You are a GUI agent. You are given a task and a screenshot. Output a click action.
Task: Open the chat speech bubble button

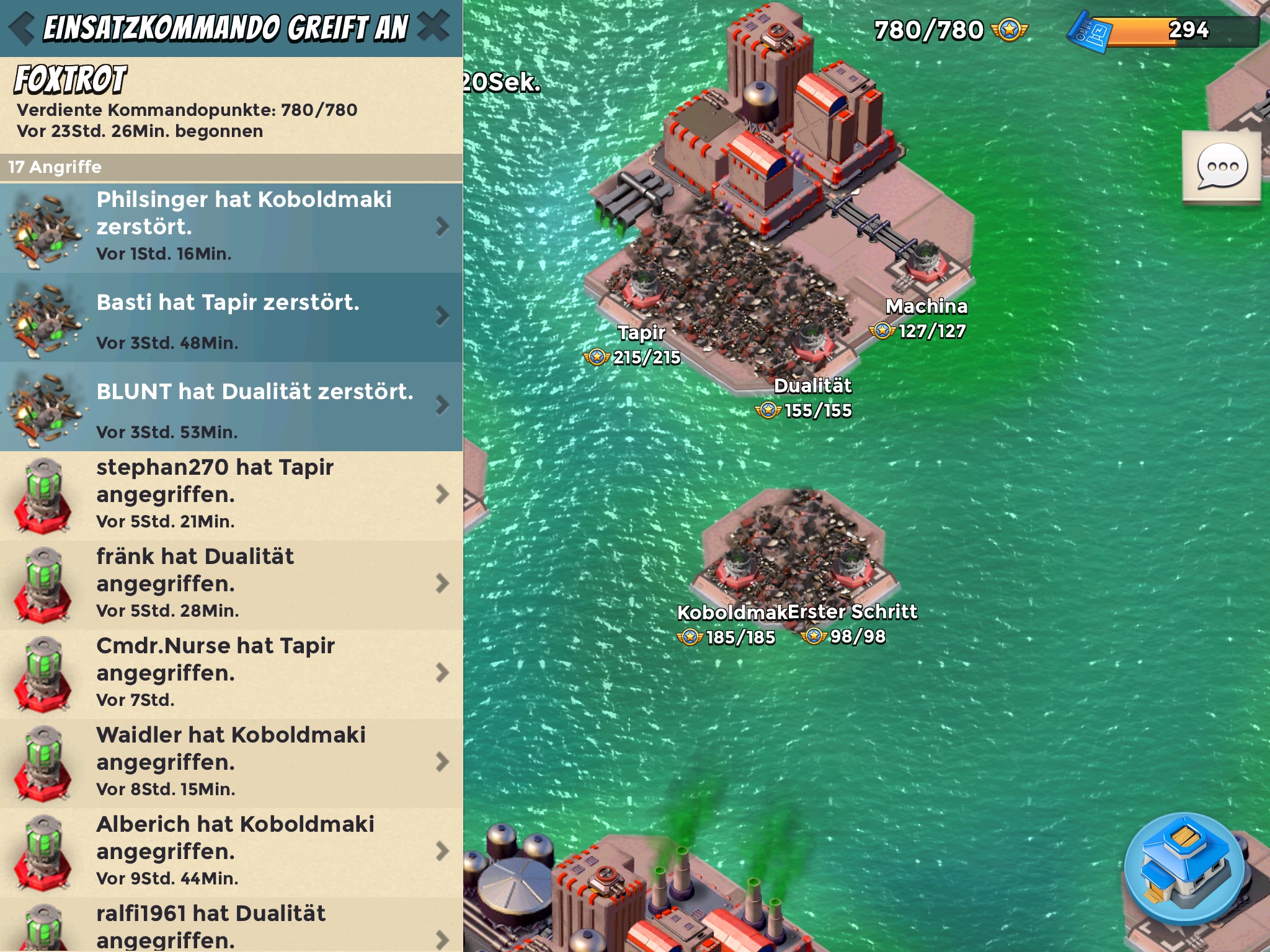pyautogui.click(x=1222, y=166)
